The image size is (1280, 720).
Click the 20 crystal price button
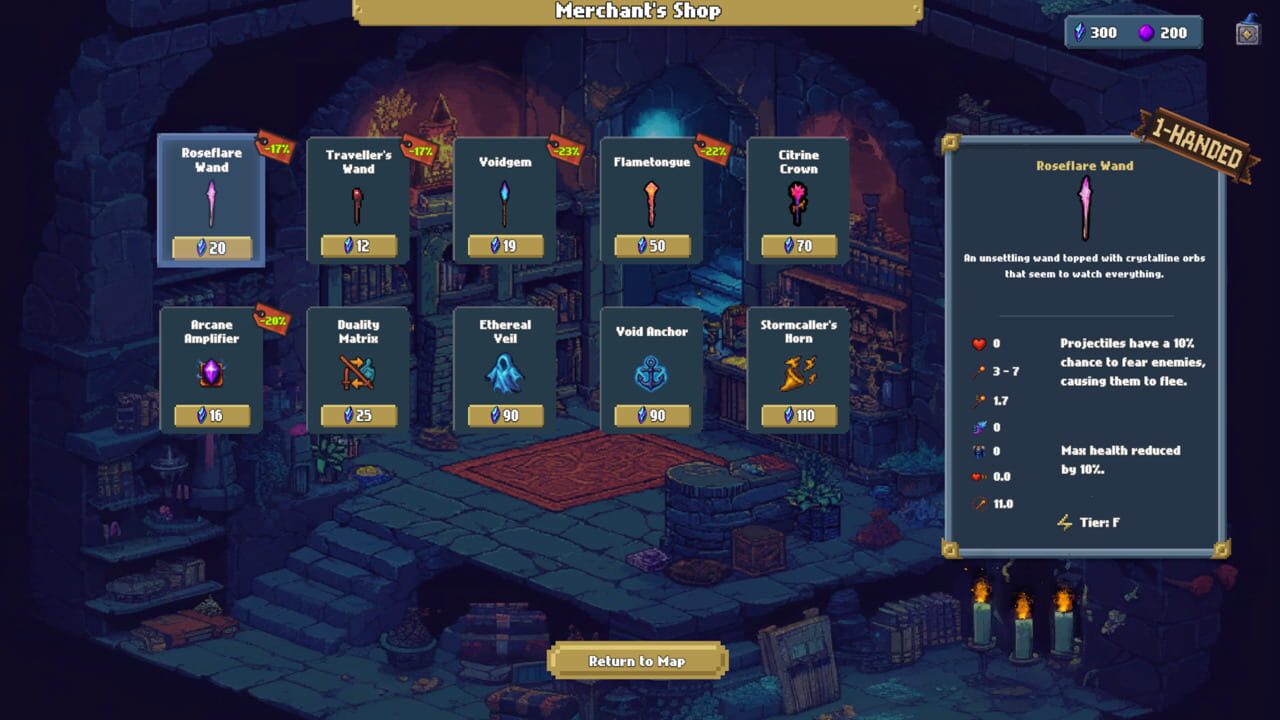[211, 246]
